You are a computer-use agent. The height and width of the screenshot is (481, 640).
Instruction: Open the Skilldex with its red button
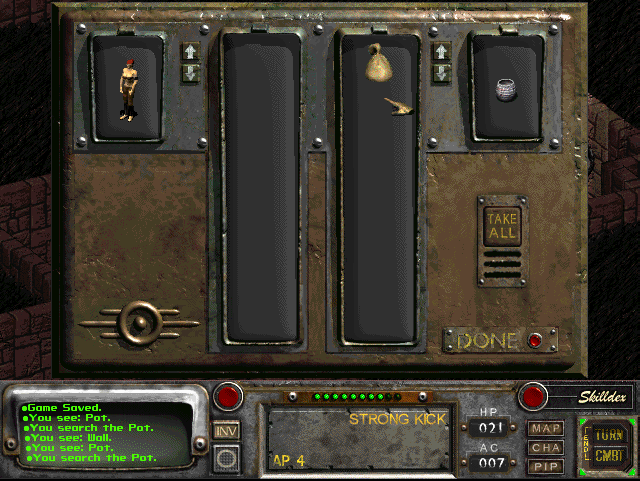(x=533, y=396)
